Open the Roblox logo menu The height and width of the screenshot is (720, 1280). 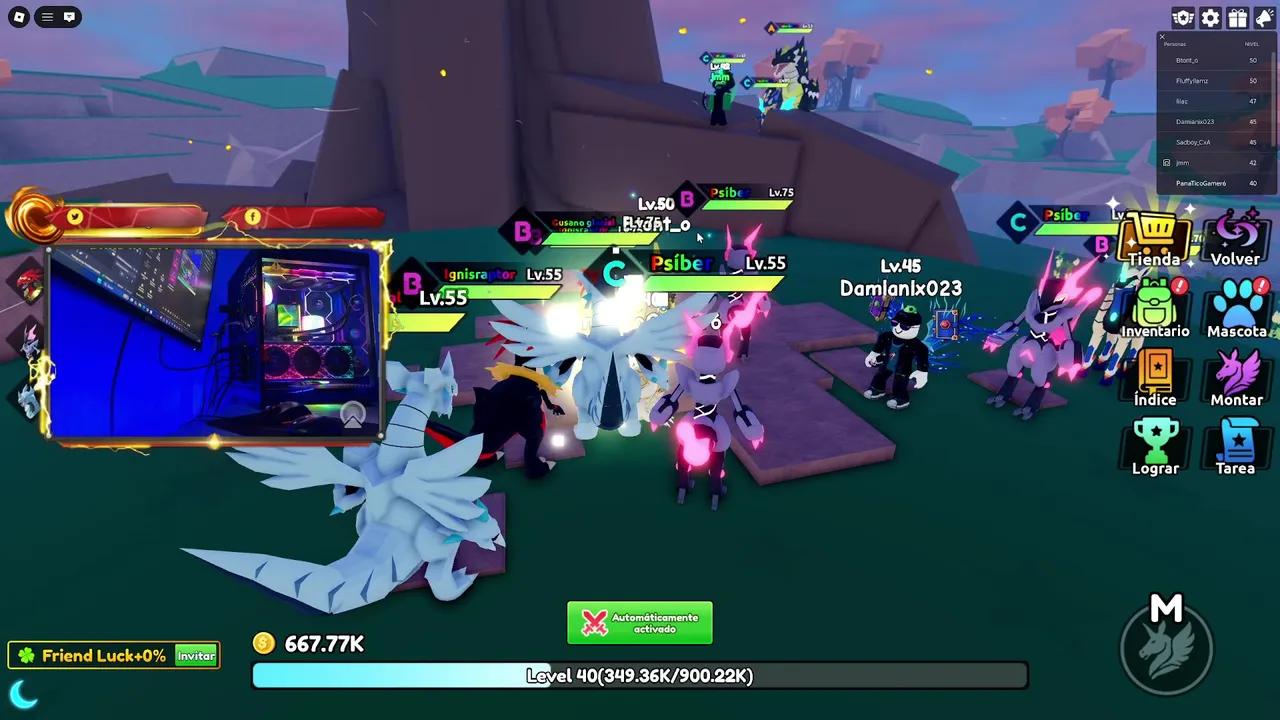click(19, 17)
